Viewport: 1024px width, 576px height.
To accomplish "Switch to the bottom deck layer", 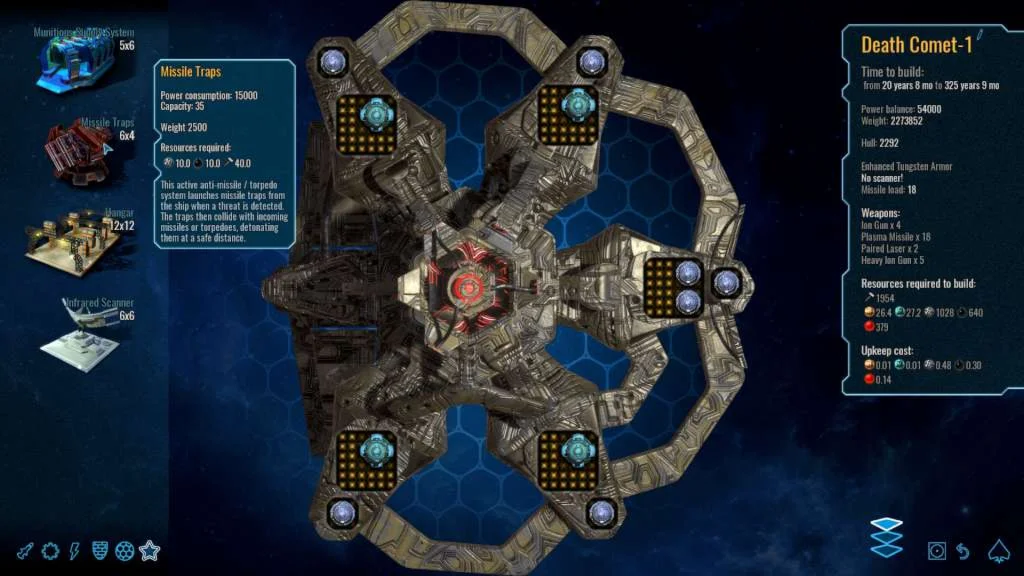I will pos(886,549).
